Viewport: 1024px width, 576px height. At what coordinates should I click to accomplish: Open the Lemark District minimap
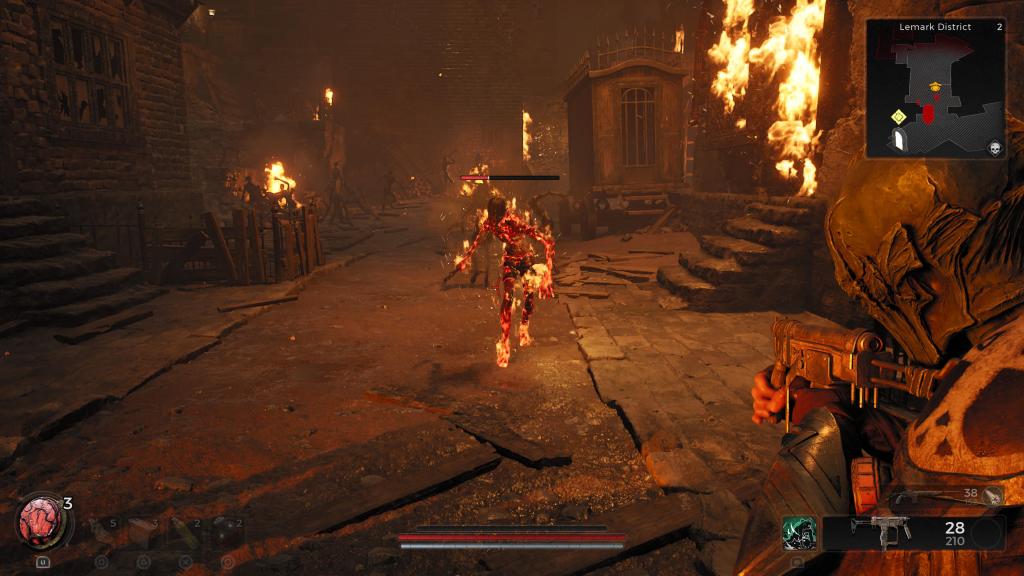(x=934, y=89)
